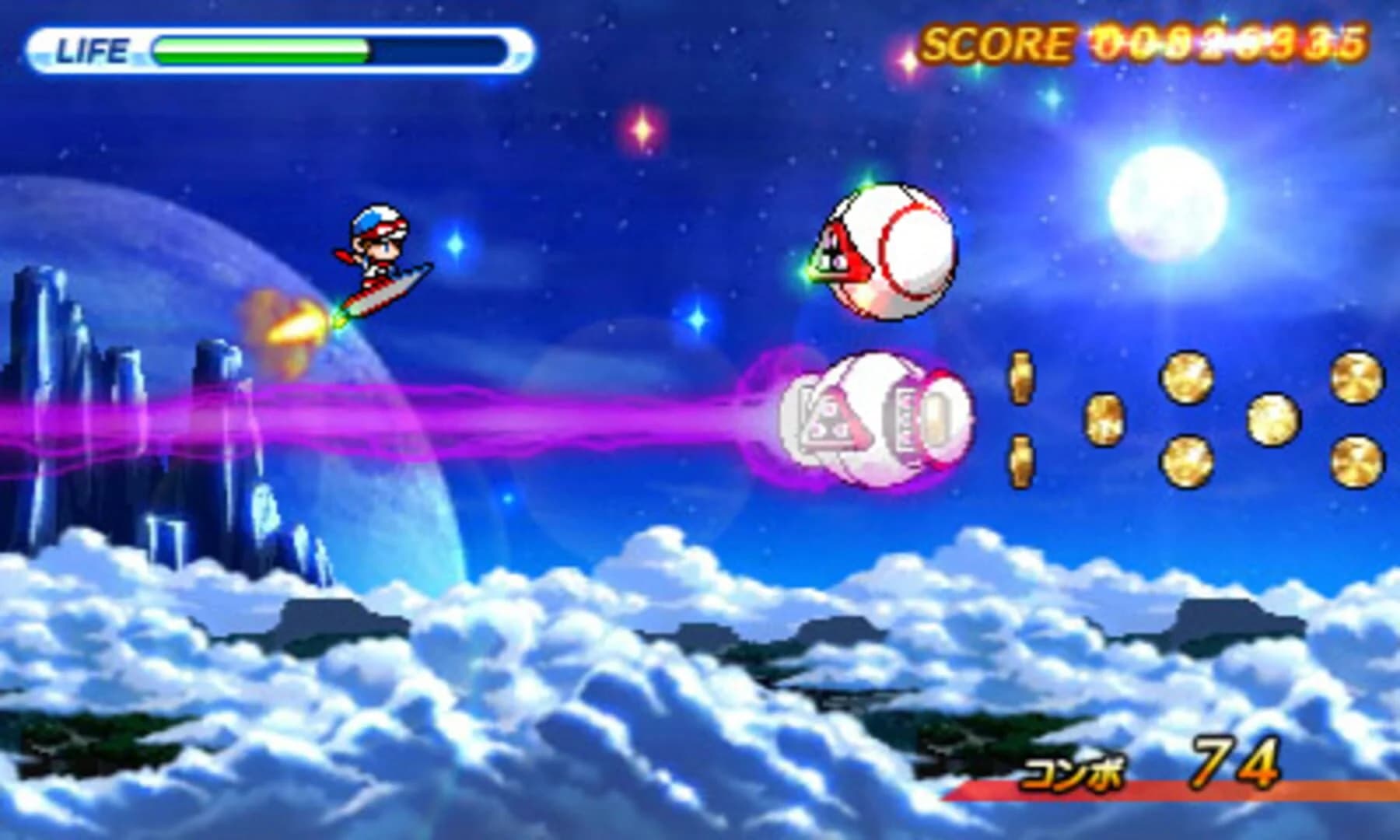Select the center coin of the diamond formation
The image size is (1400, 840).
(1272, 418)
